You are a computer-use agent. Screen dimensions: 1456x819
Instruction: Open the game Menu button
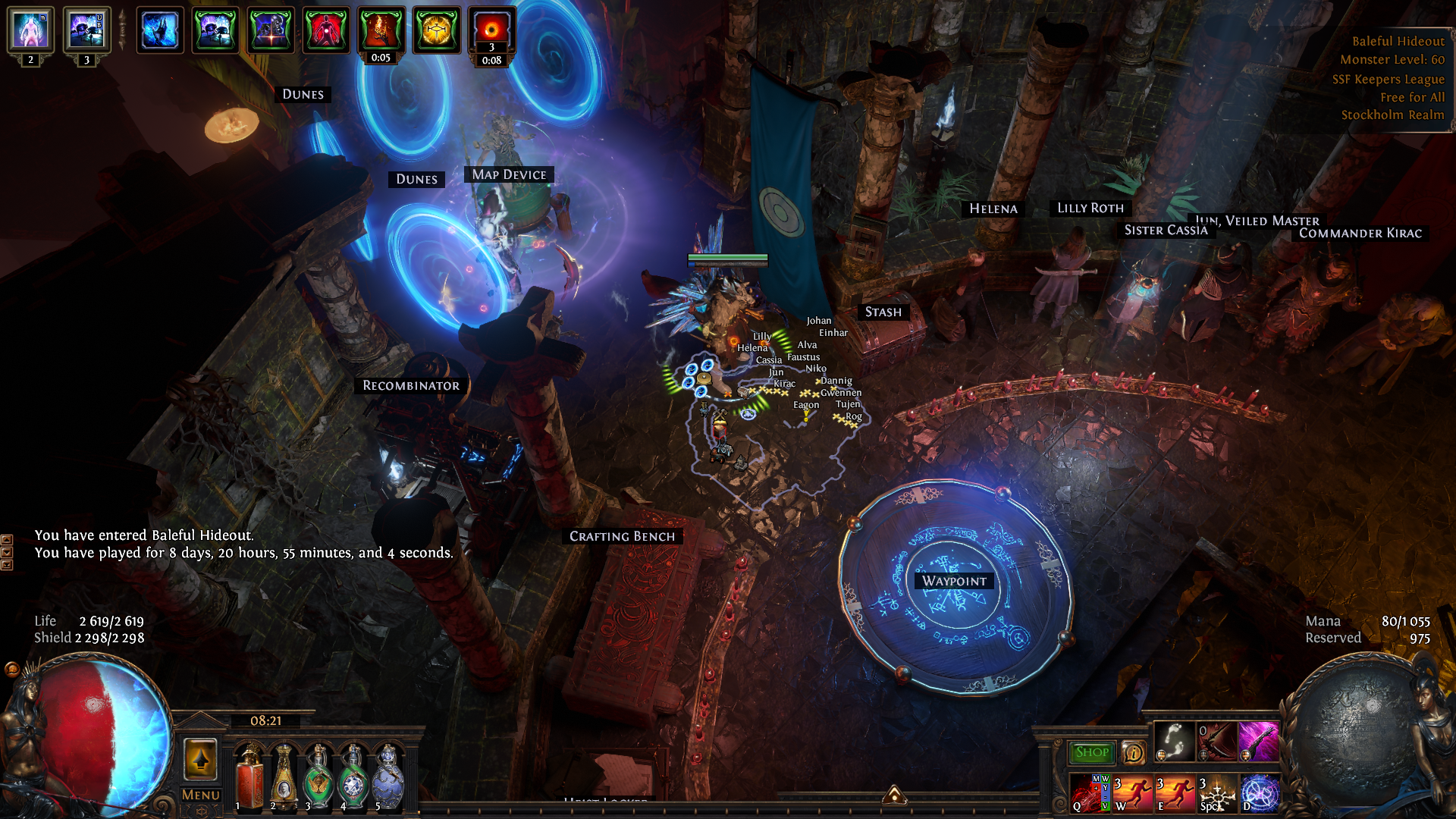click(201, 795)
